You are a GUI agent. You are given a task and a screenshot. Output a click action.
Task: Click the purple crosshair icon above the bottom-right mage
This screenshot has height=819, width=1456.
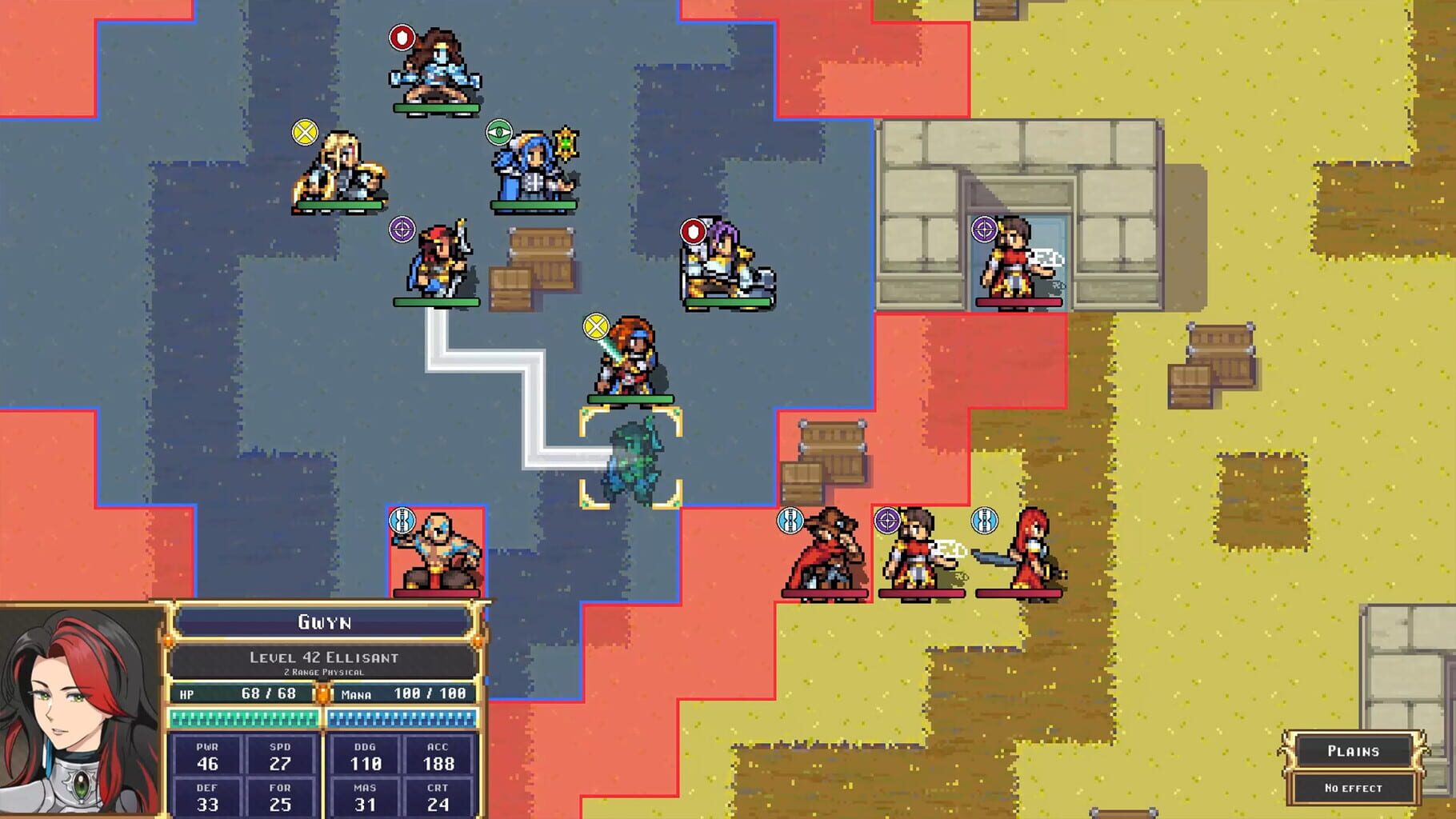pyautogui.click(x=887, y=521)
